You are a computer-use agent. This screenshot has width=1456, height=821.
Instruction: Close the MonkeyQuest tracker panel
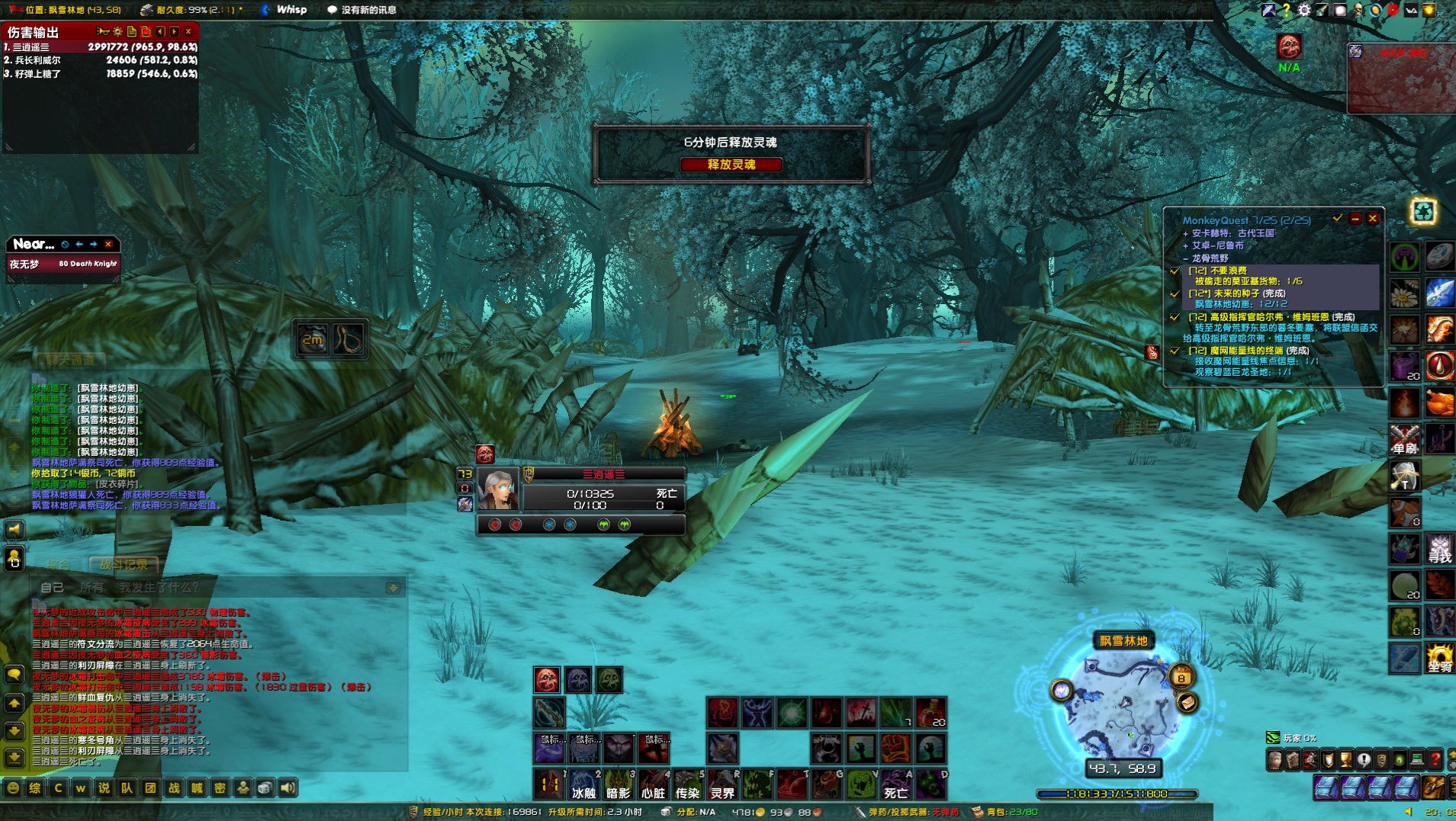pos(1373,219)
